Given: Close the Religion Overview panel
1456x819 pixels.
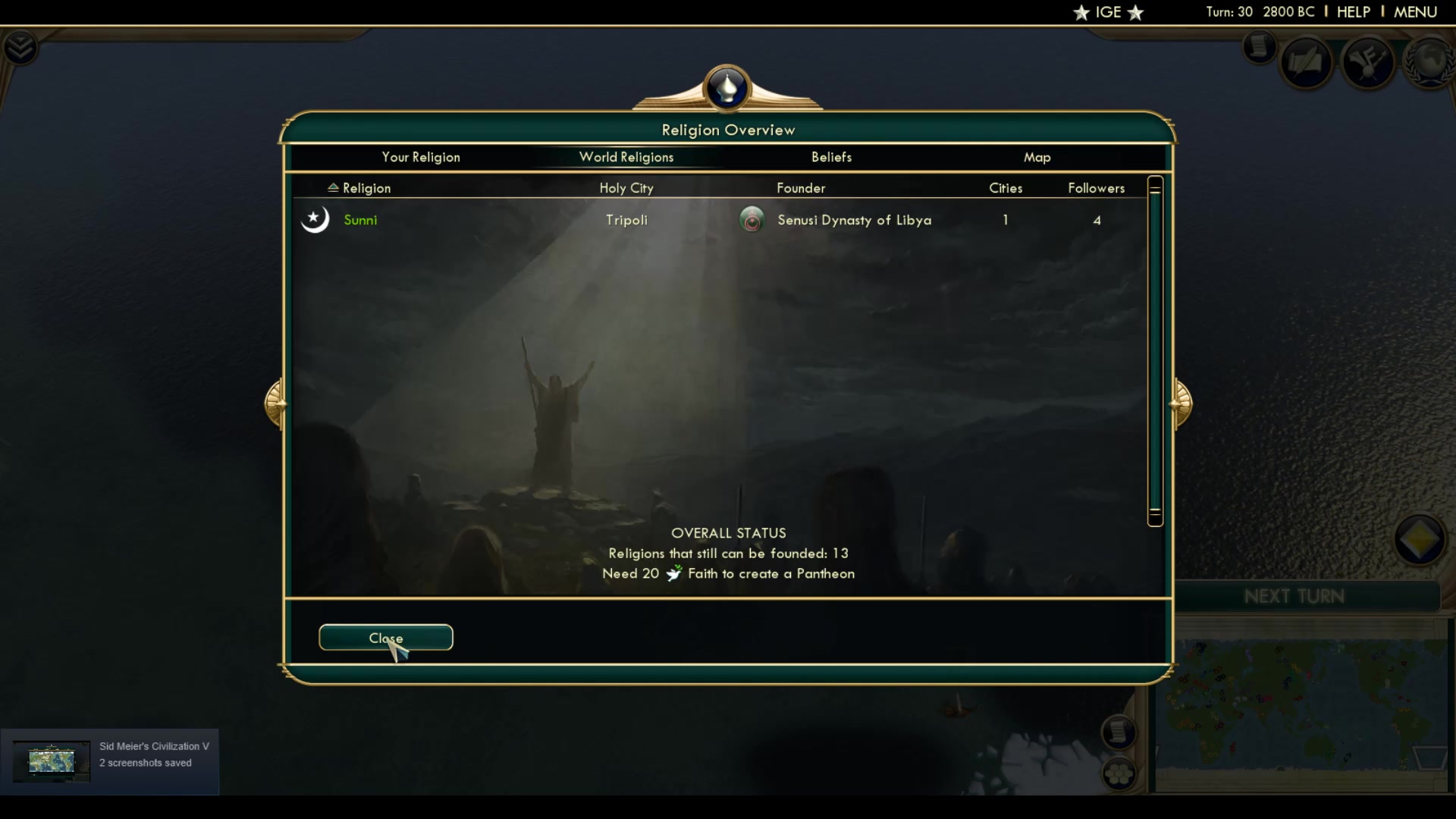Looking at the screenshot, I should point(385,638).
